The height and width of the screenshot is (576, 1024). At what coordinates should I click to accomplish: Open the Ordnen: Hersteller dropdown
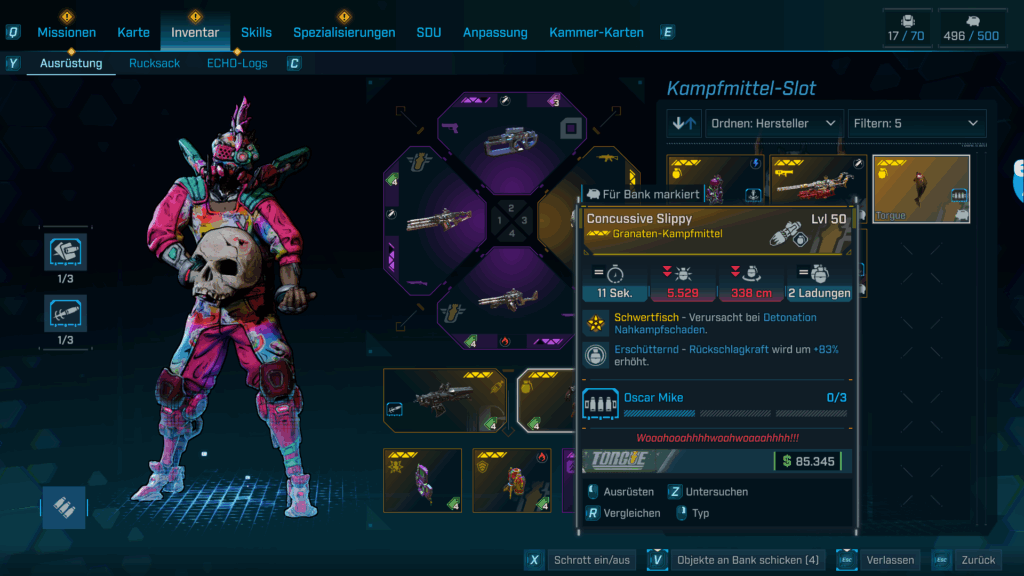click(774, 123)
